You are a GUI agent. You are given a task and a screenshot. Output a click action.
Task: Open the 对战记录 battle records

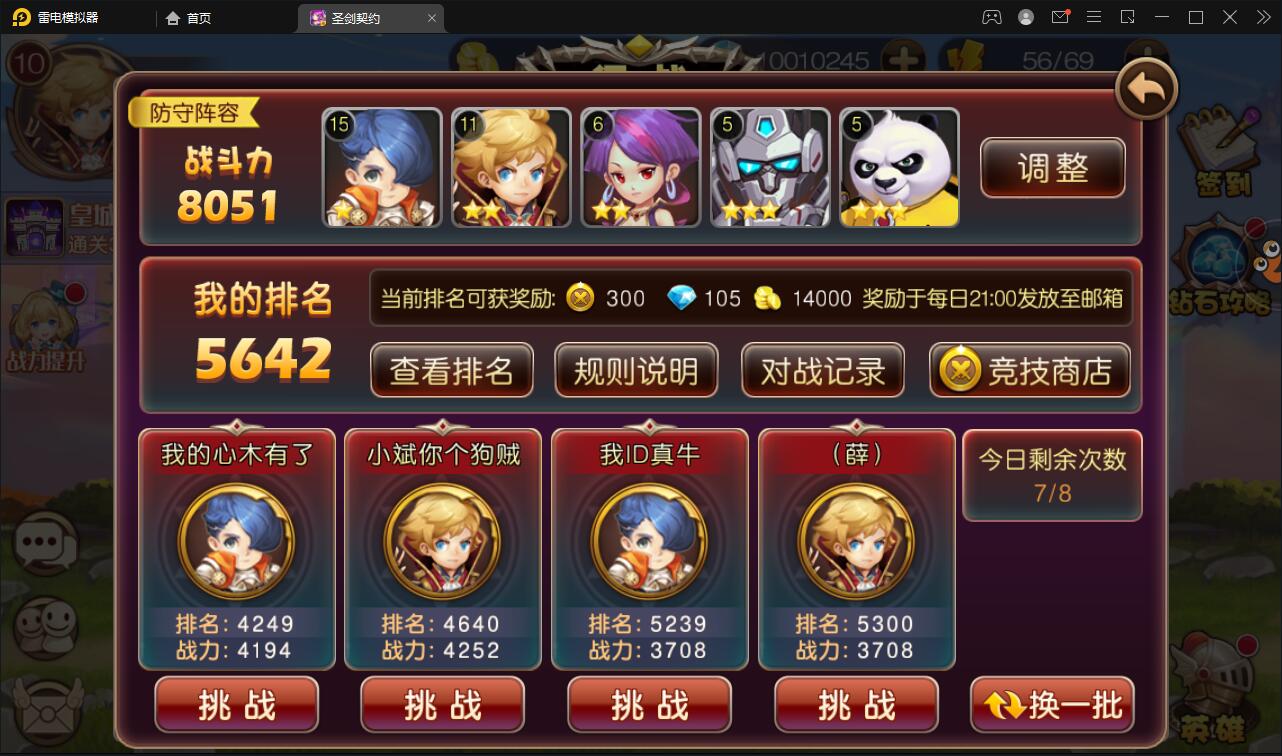[x=822, y=369]
